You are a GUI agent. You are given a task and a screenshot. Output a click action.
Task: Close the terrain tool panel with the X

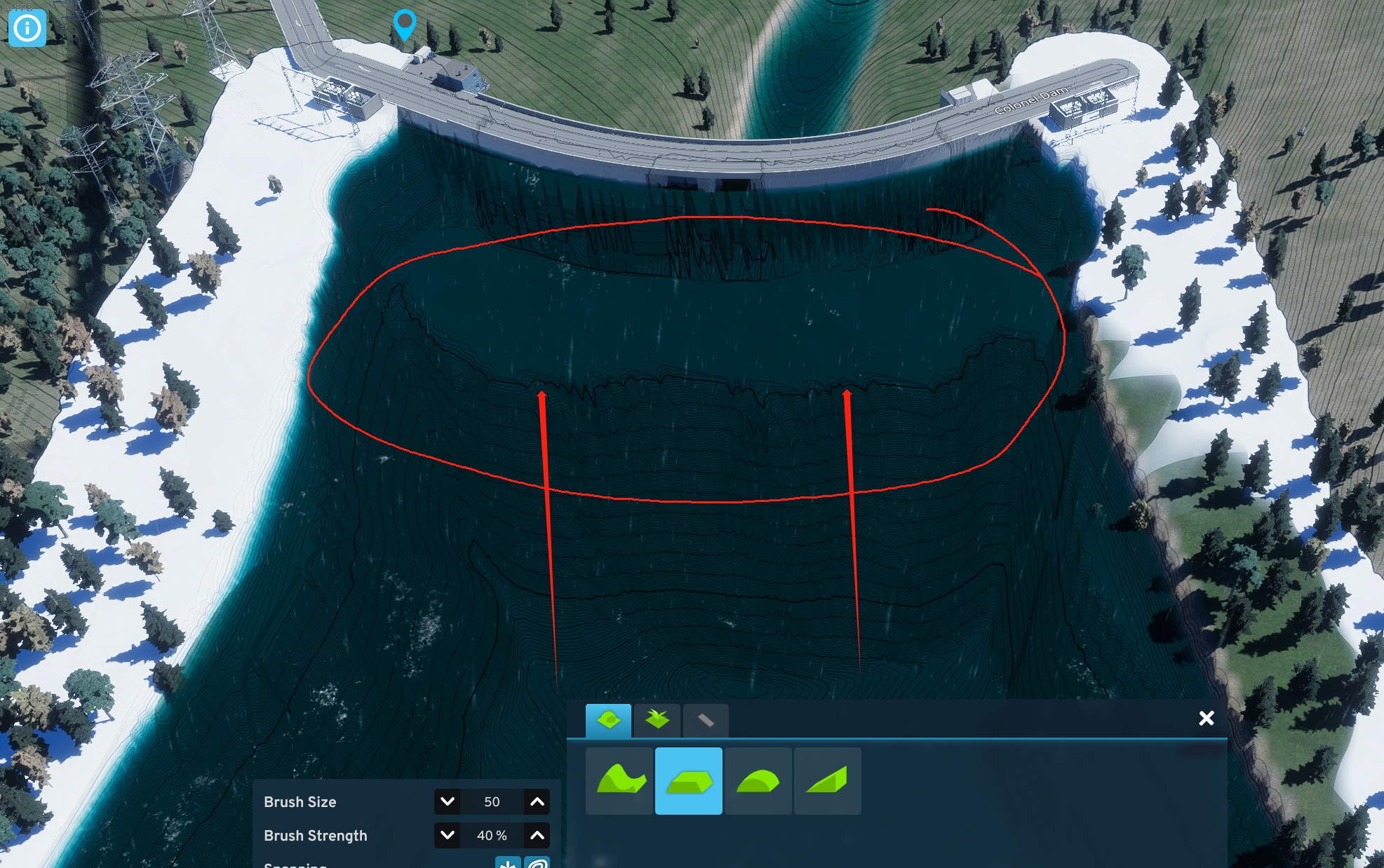click(x=1206, y=718)
